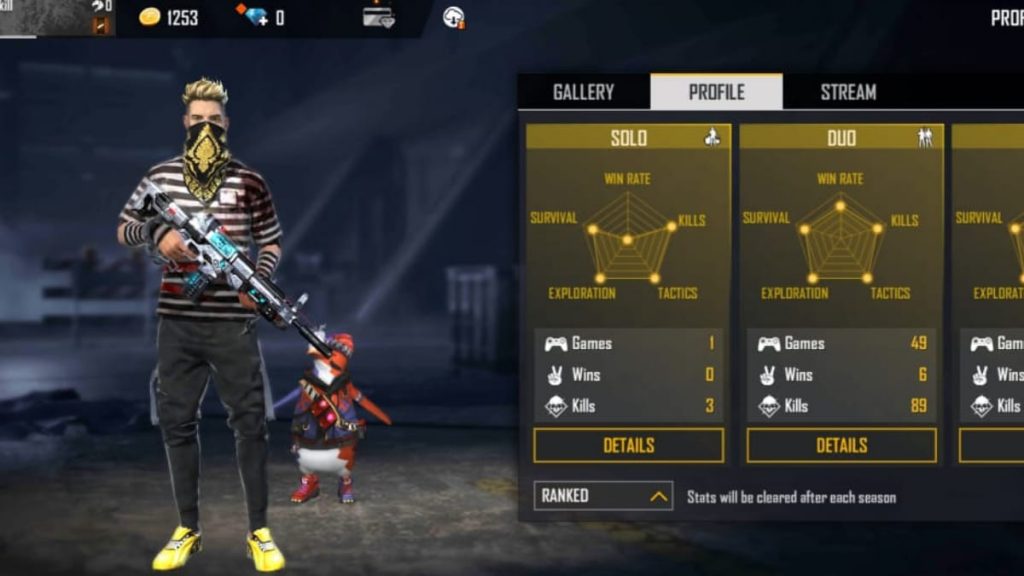View Details for Duo stats

point(841,445)
